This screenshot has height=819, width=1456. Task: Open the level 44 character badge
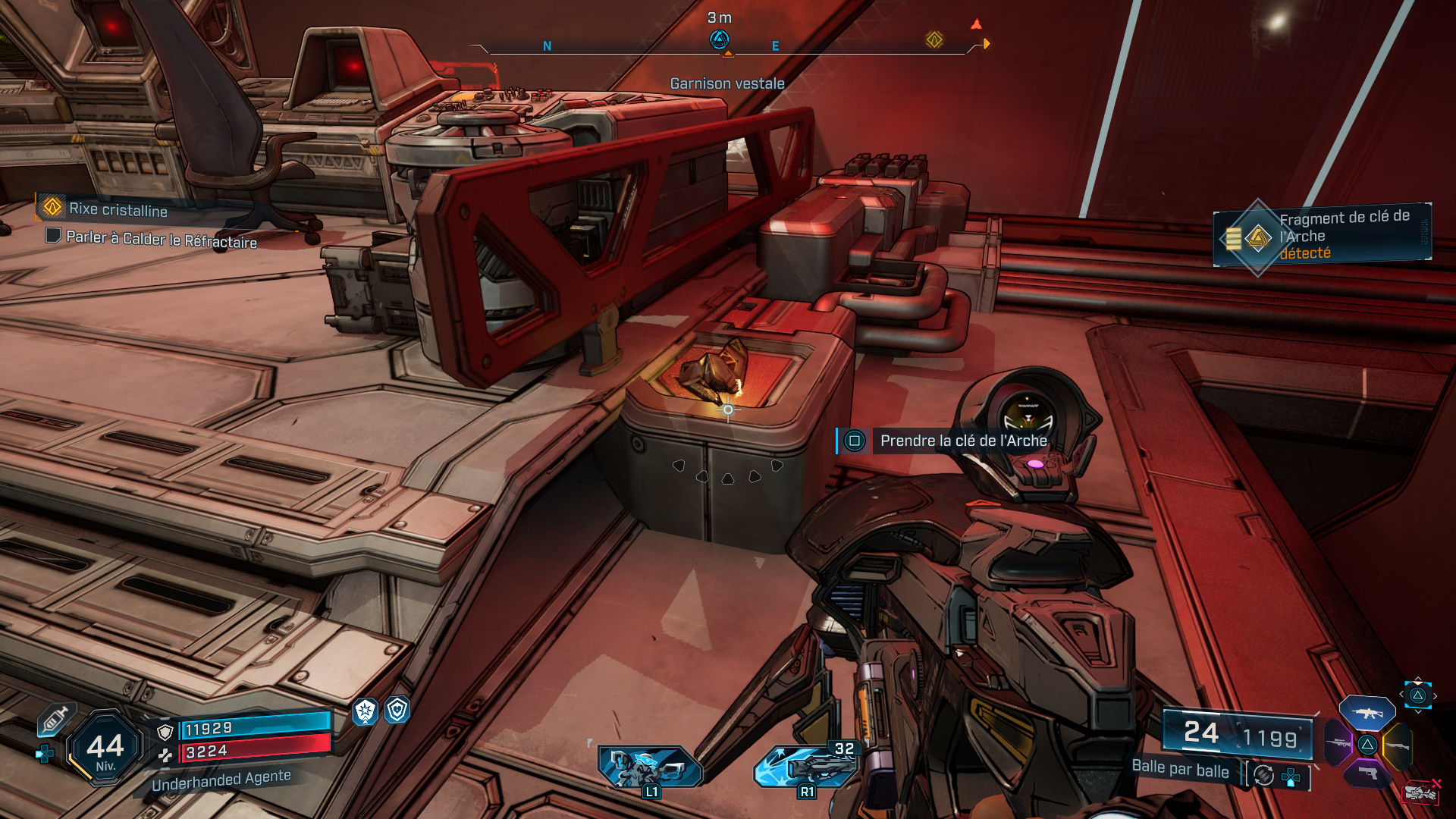click(105, 748)
